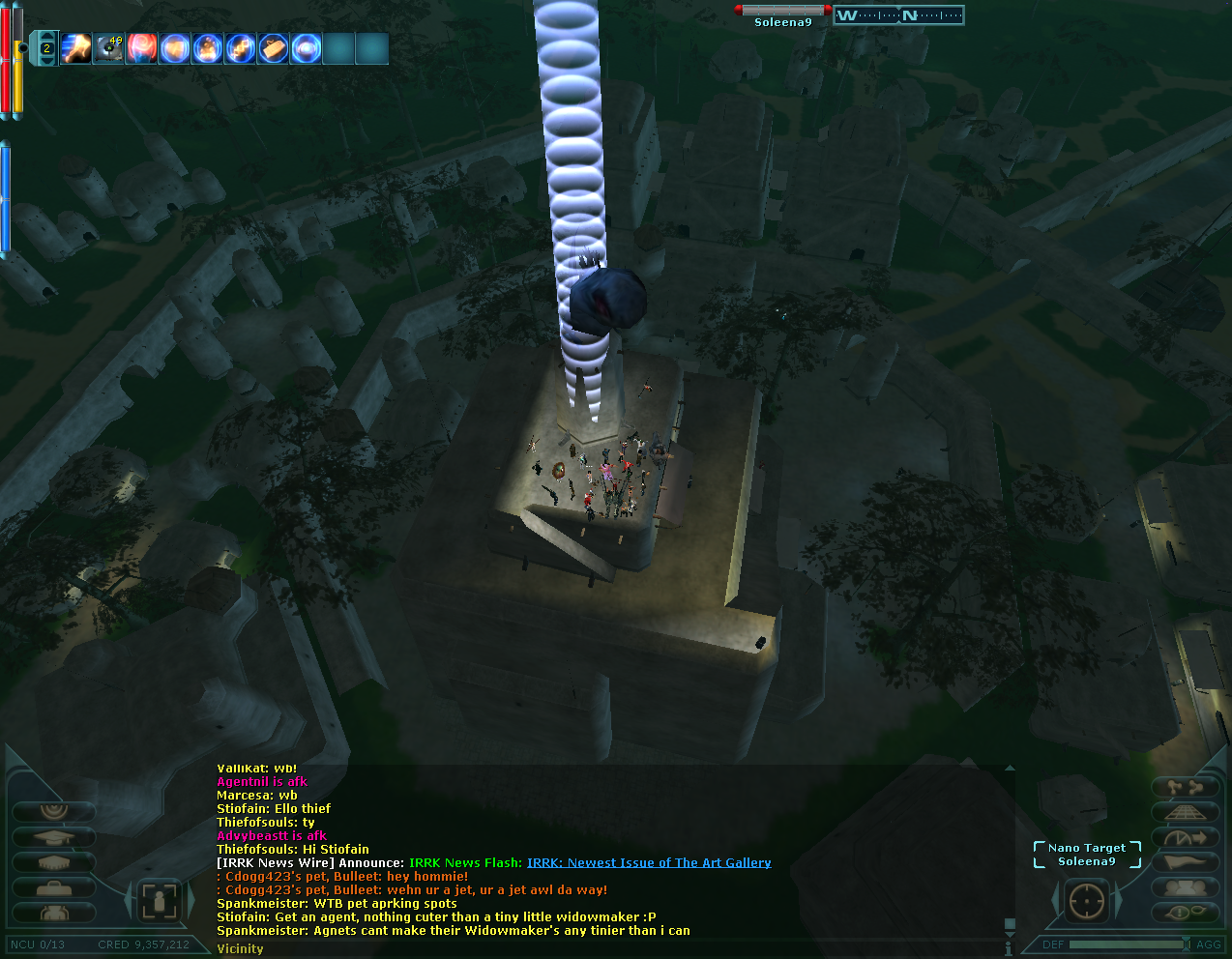Viewport: 1232px width, 959px height.
Task: Activate the flaming fist ability icon
Action: pyautogui.click(x=76, y=48)
